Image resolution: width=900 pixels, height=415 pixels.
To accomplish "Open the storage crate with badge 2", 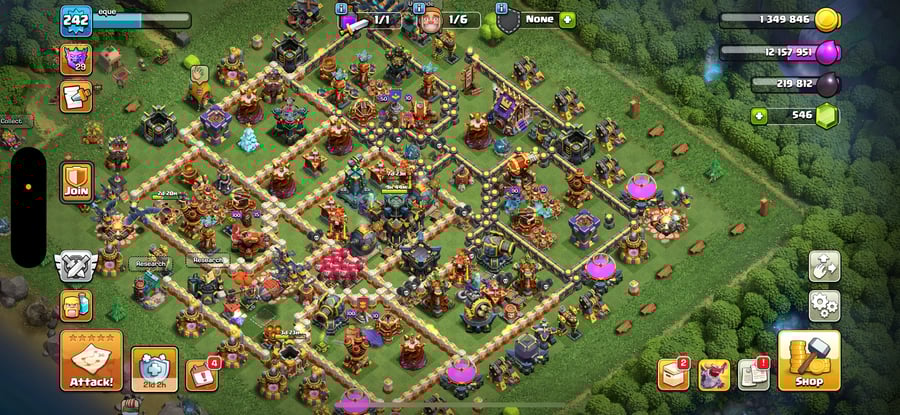I will 671,374.
